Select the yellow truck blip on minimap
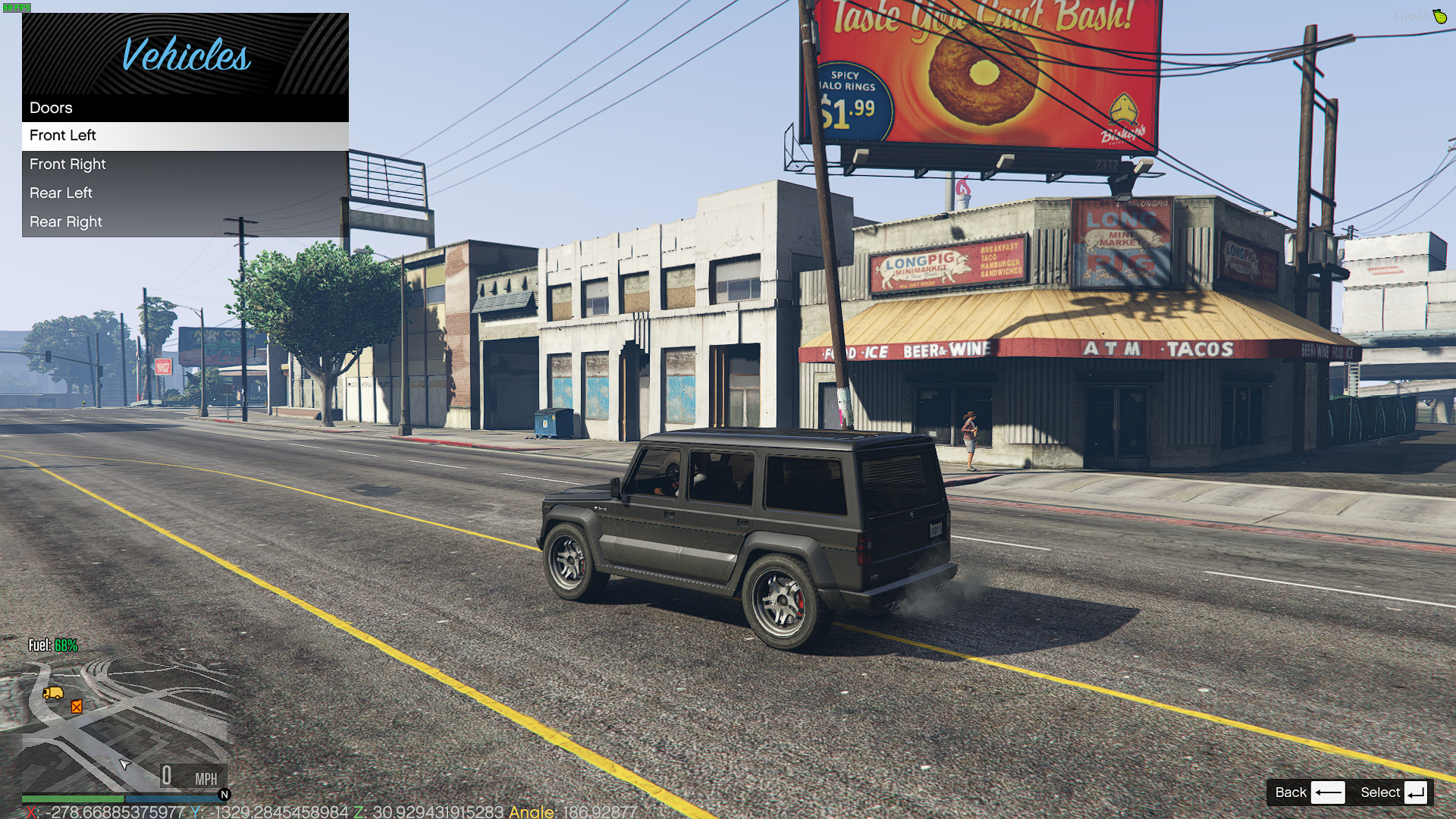 click(52, 694)
